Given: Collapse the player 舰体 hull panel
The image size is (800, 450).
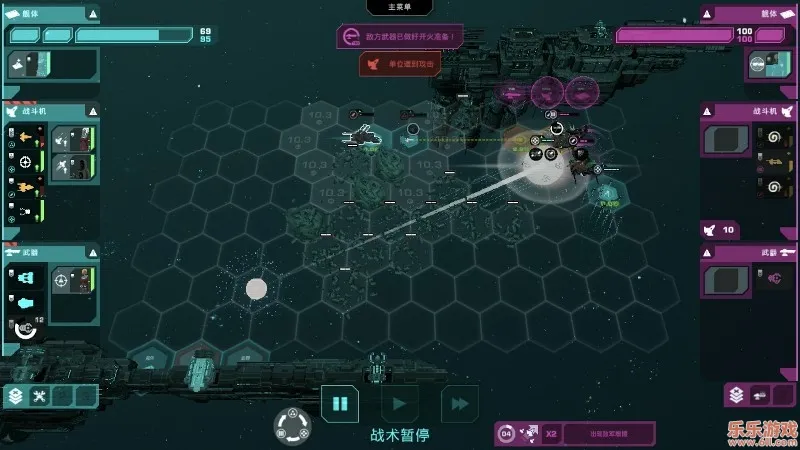Looking at the screenshot, I should 93,14.
